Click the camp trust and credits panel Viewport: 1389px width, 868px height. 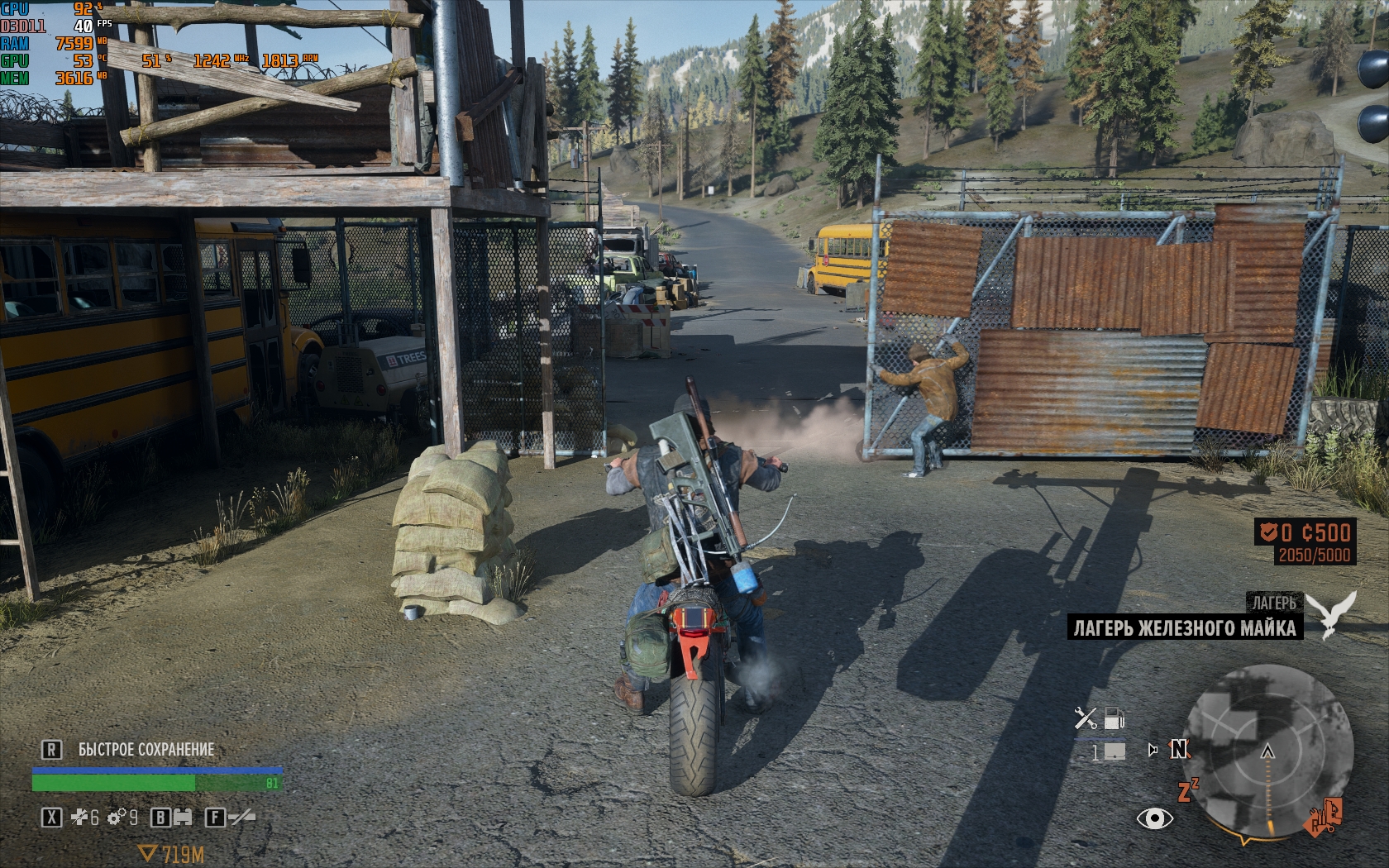tap(1305, 542)
